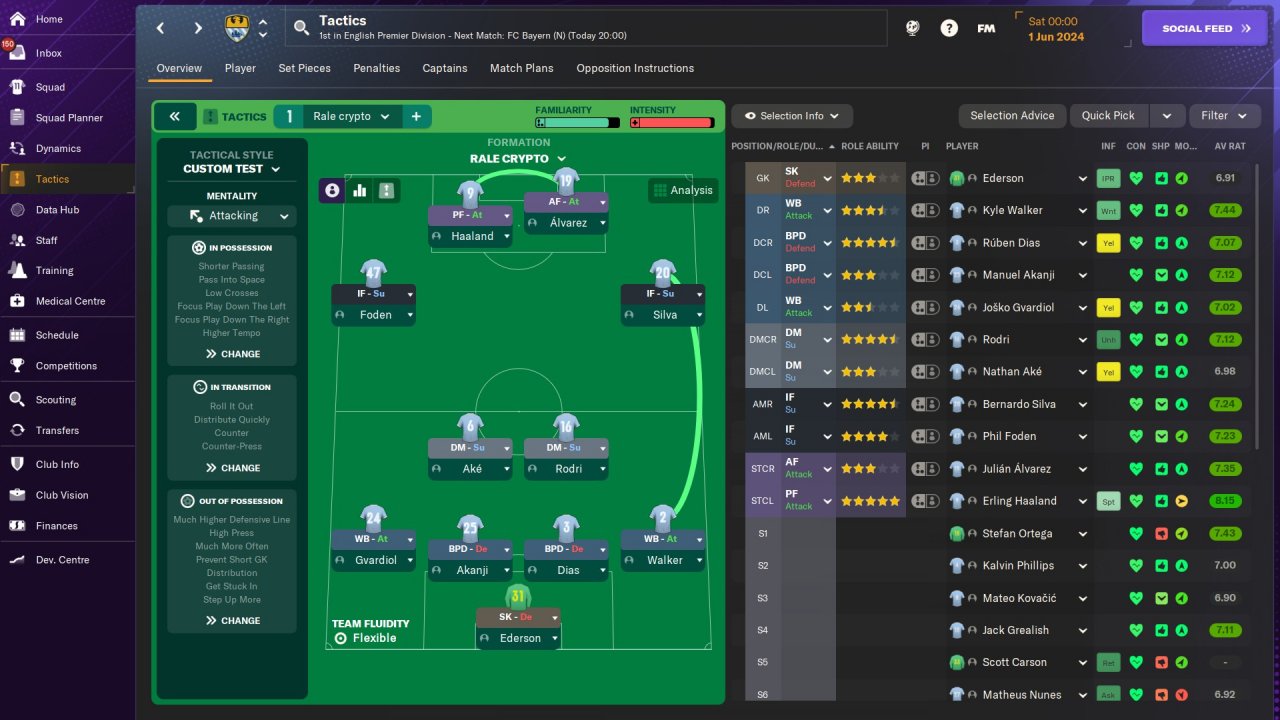Select Erling Haaland in the player list
Image resolution: width=1280 pixels, height=720 pixels.
(x=1019, y=501)
